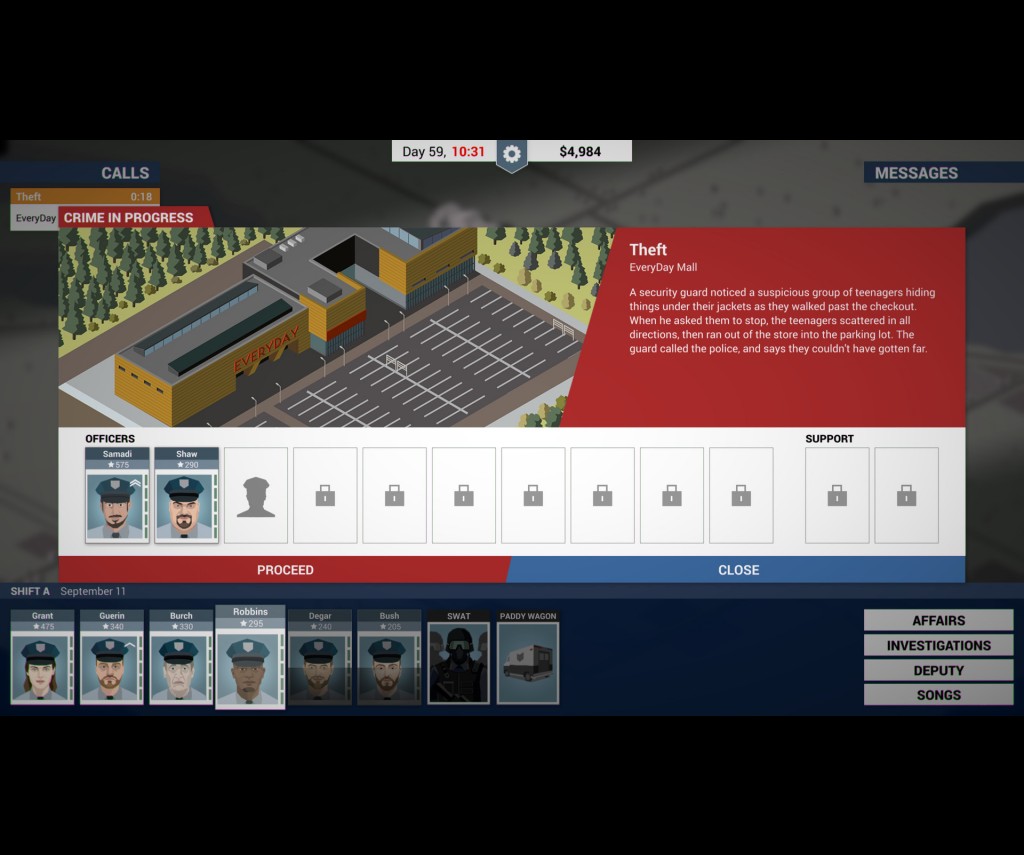Select officer Burch from Shift A
This screenshot has height=855, width=1024.
[x=181, y=657]
